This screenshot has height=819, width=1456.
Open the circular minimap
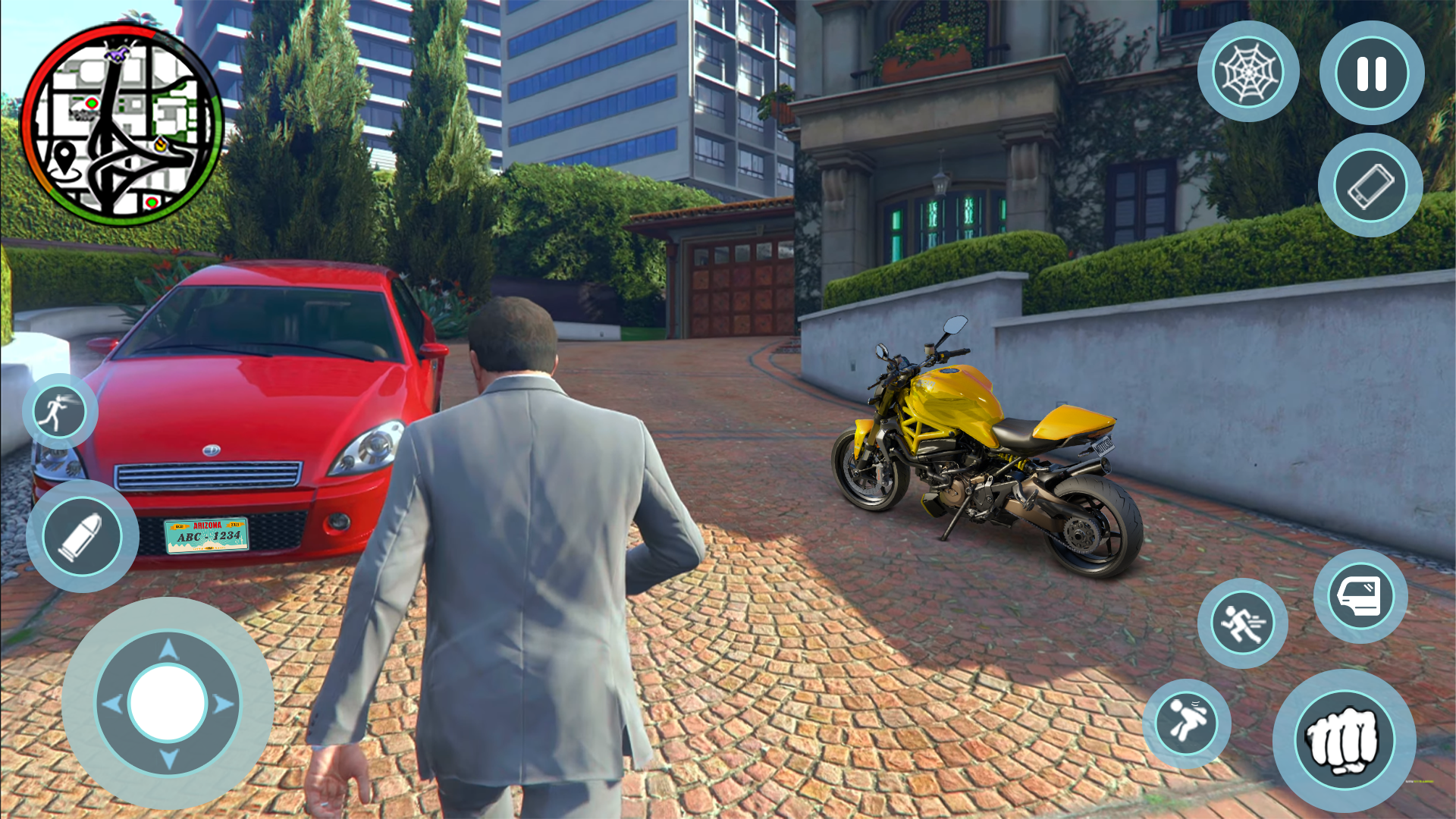[x=122, y=125]
